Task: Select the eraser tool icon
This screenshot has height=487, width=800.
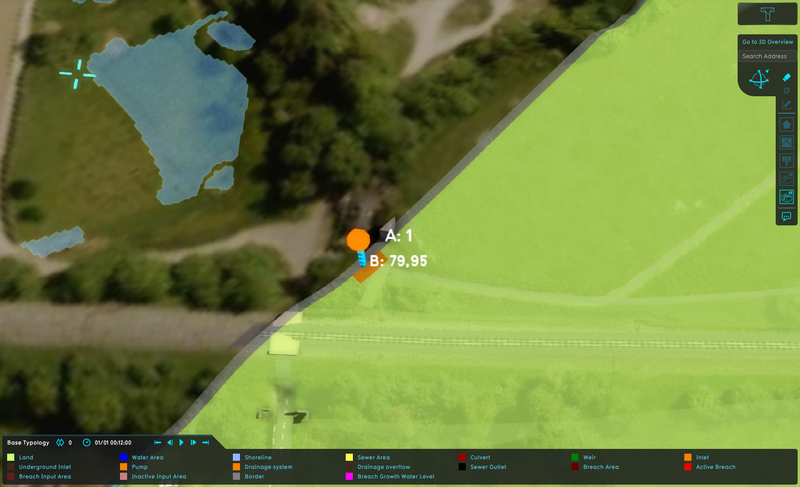Action: 787,77
